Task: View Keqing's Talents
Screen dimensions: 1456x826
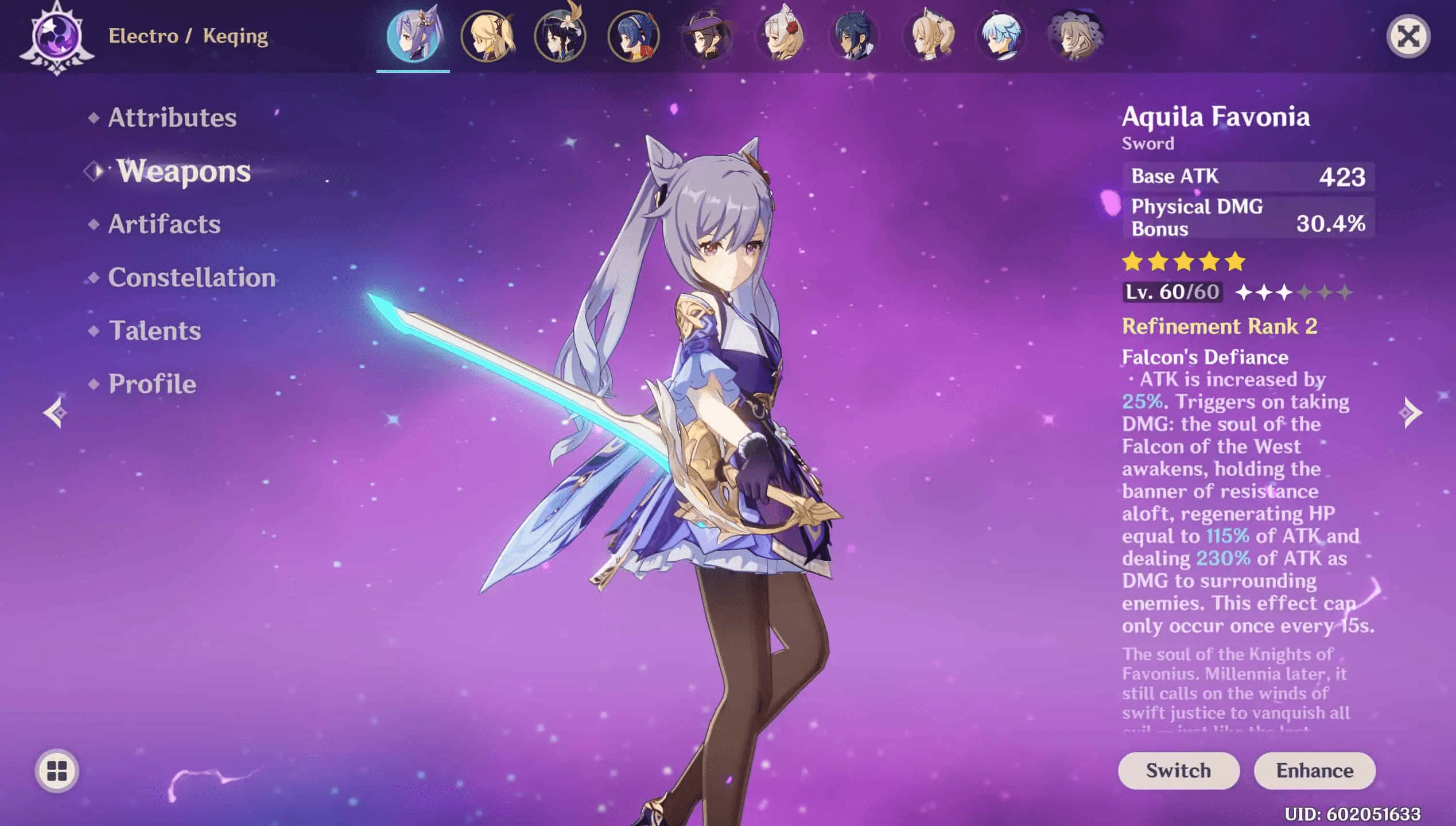Action: pyautogui.click(x=155, y=331)
